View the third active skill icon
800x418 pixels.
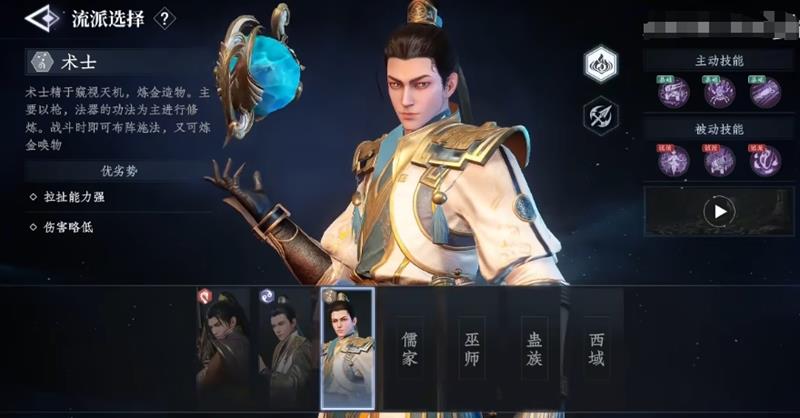pyautogui.click(x=765, y=93)
